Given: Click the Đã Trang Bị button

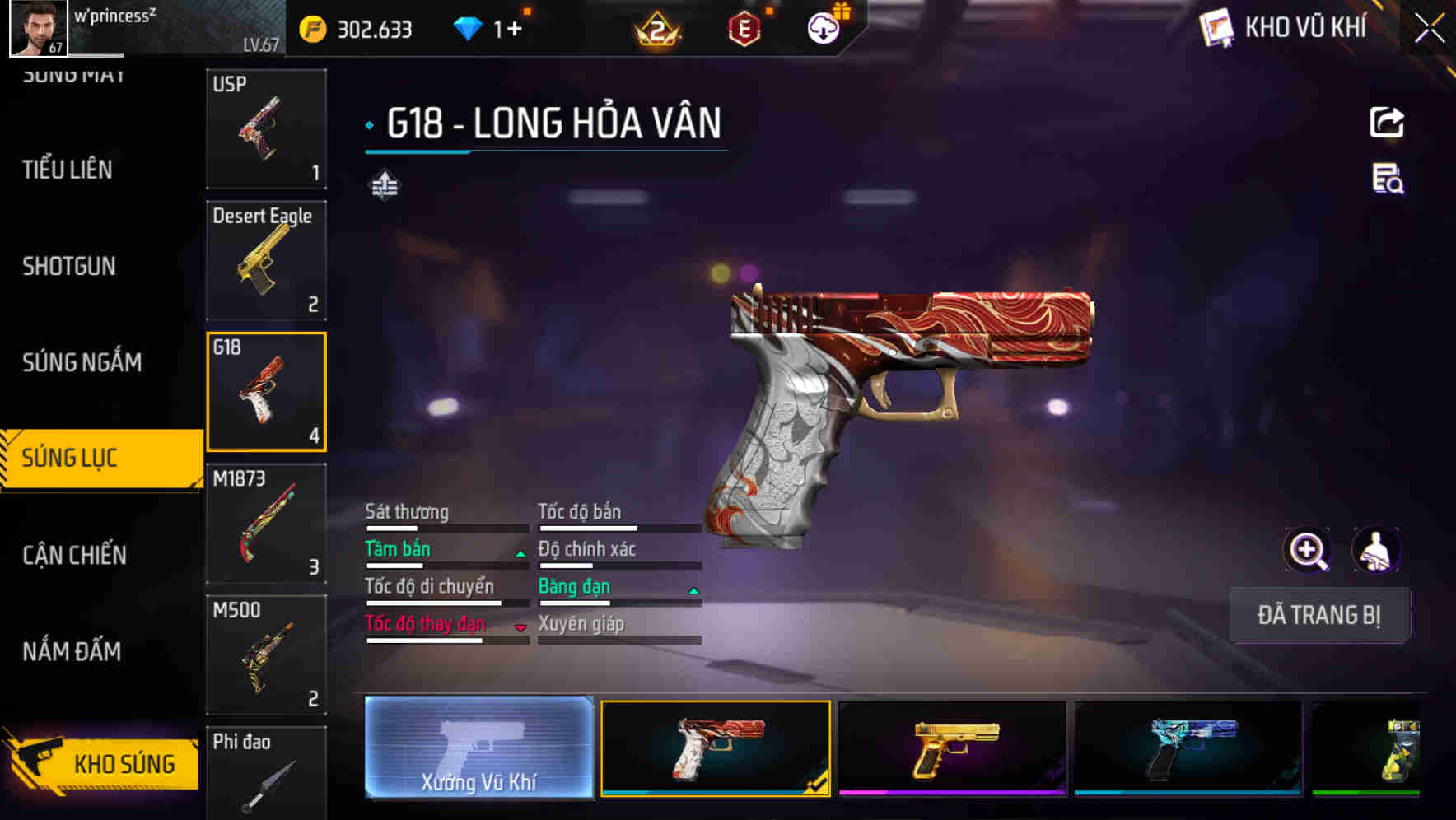Looking at the screenshot, I should click(1318, 615).
